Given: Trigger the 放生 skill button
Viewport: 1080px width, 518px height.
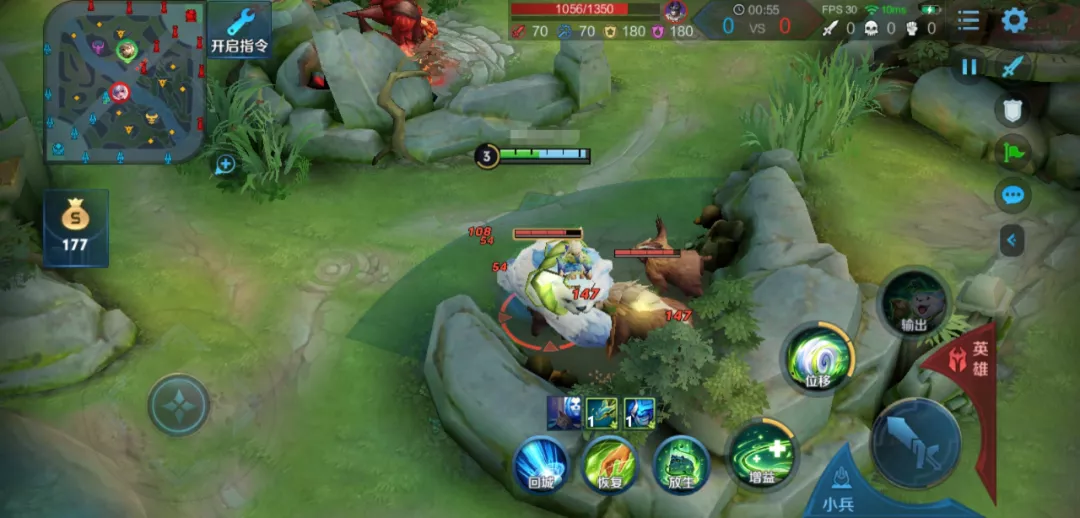Looking at the screenshot, I should pyautogui.click(x=682, y=465).
